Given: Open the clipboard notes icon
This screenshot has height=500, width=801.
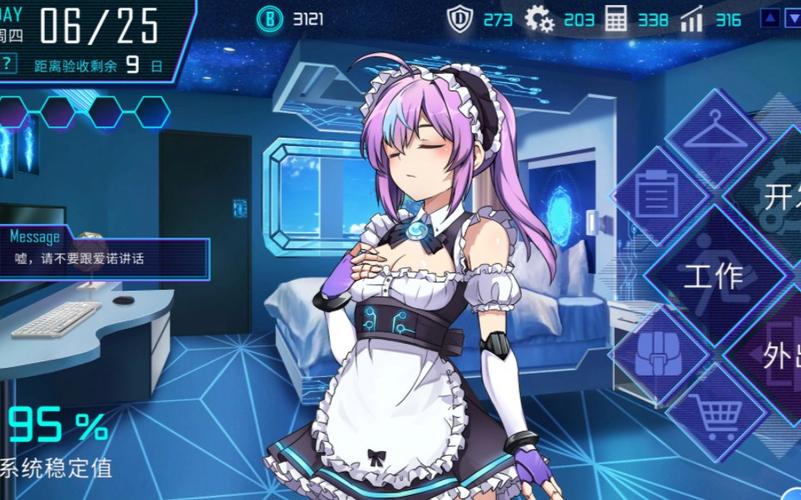Looking at the screenshot, I should [x=658, y=192].
